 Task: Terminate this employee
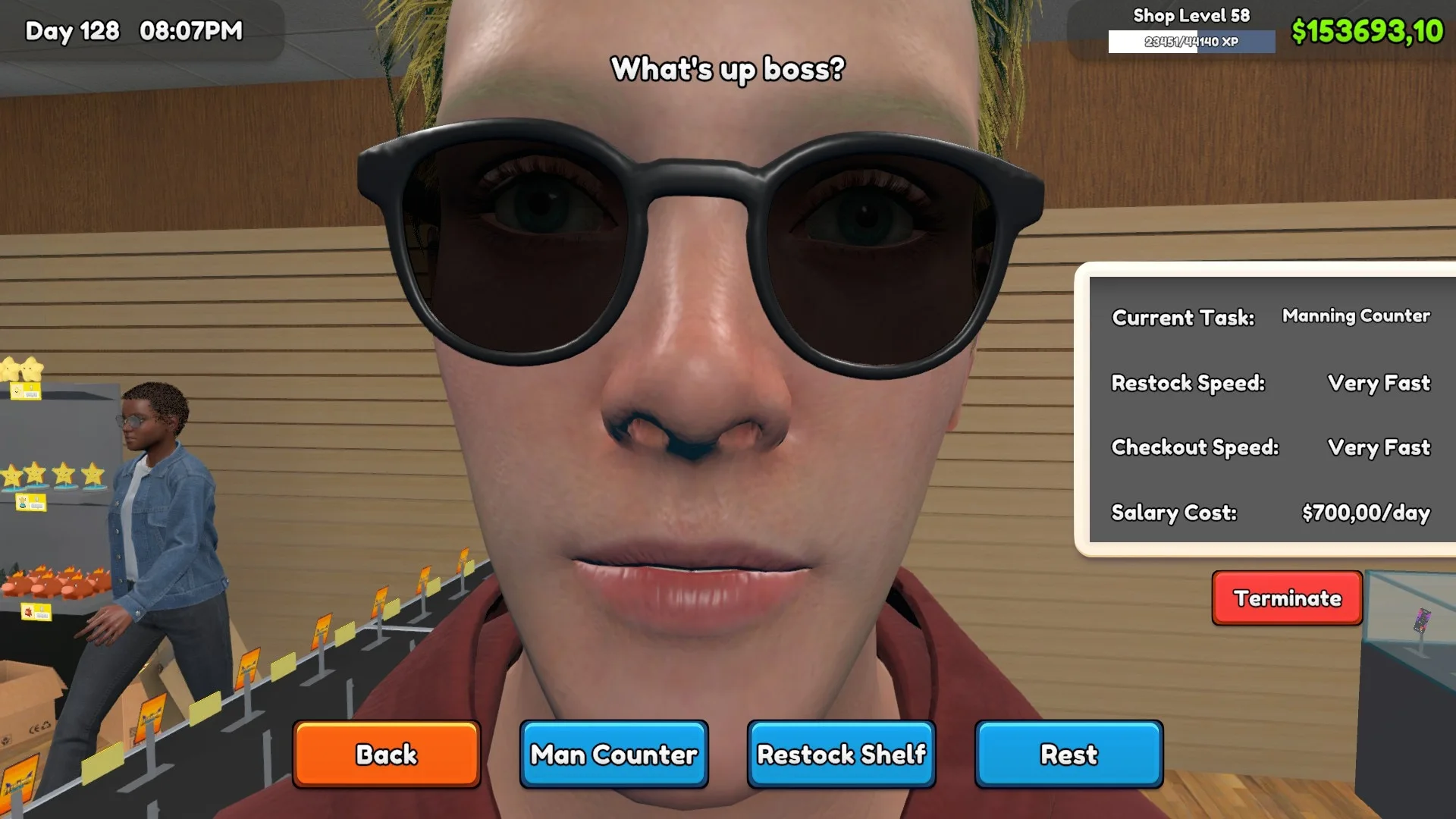[1287, 598]
